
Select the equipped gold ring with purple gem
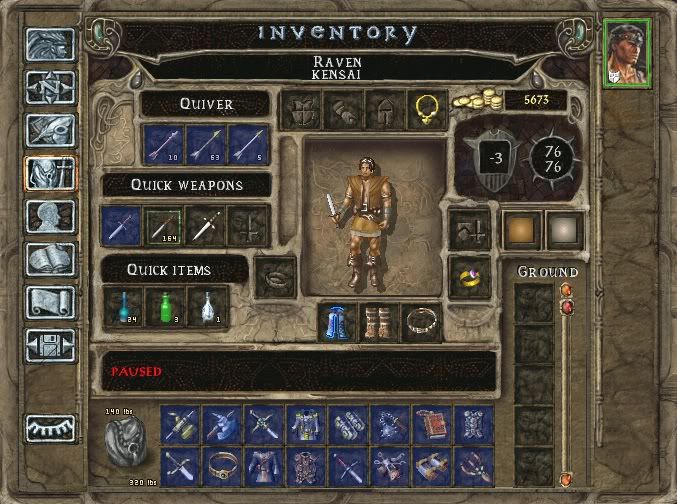[x=468, y=277]
